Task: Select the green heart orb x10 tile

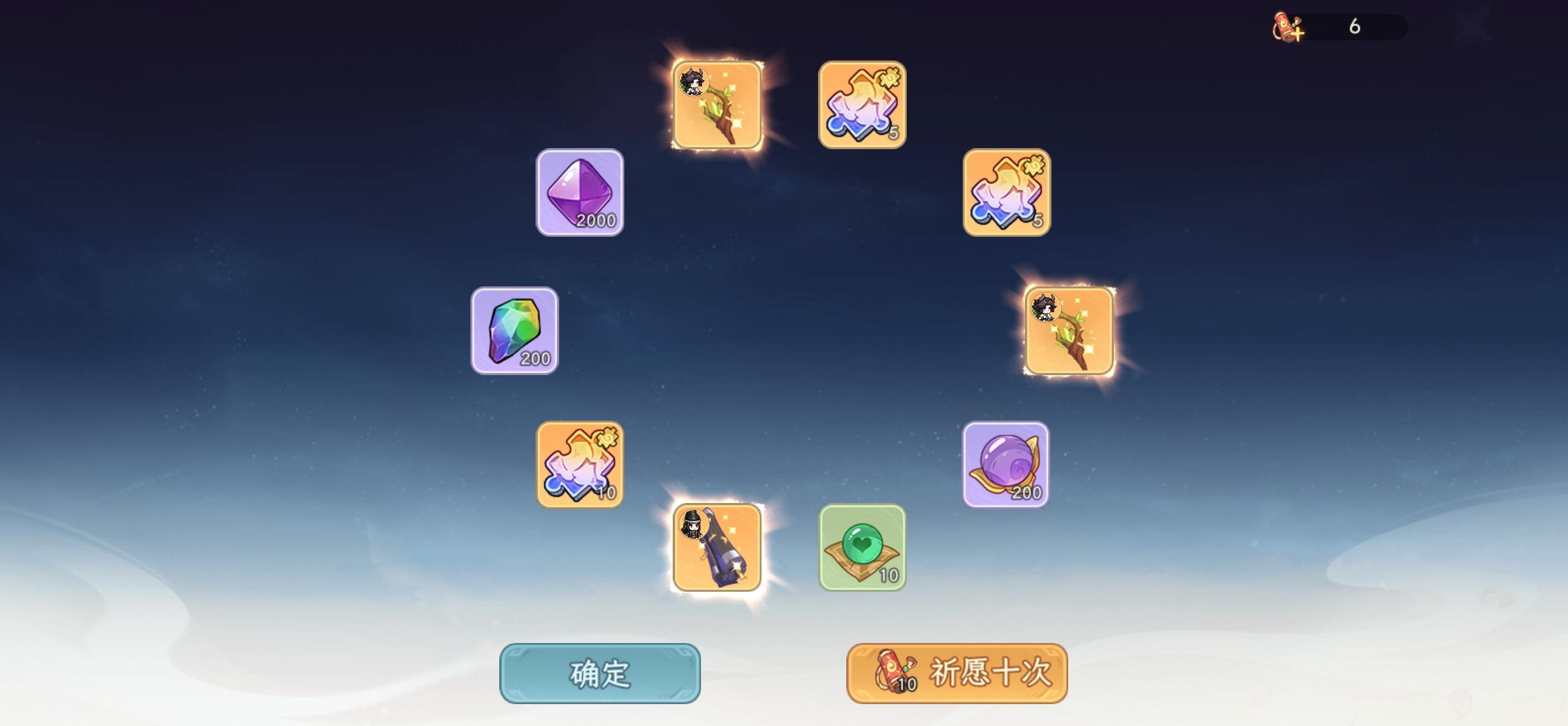Action: point(861,548)
